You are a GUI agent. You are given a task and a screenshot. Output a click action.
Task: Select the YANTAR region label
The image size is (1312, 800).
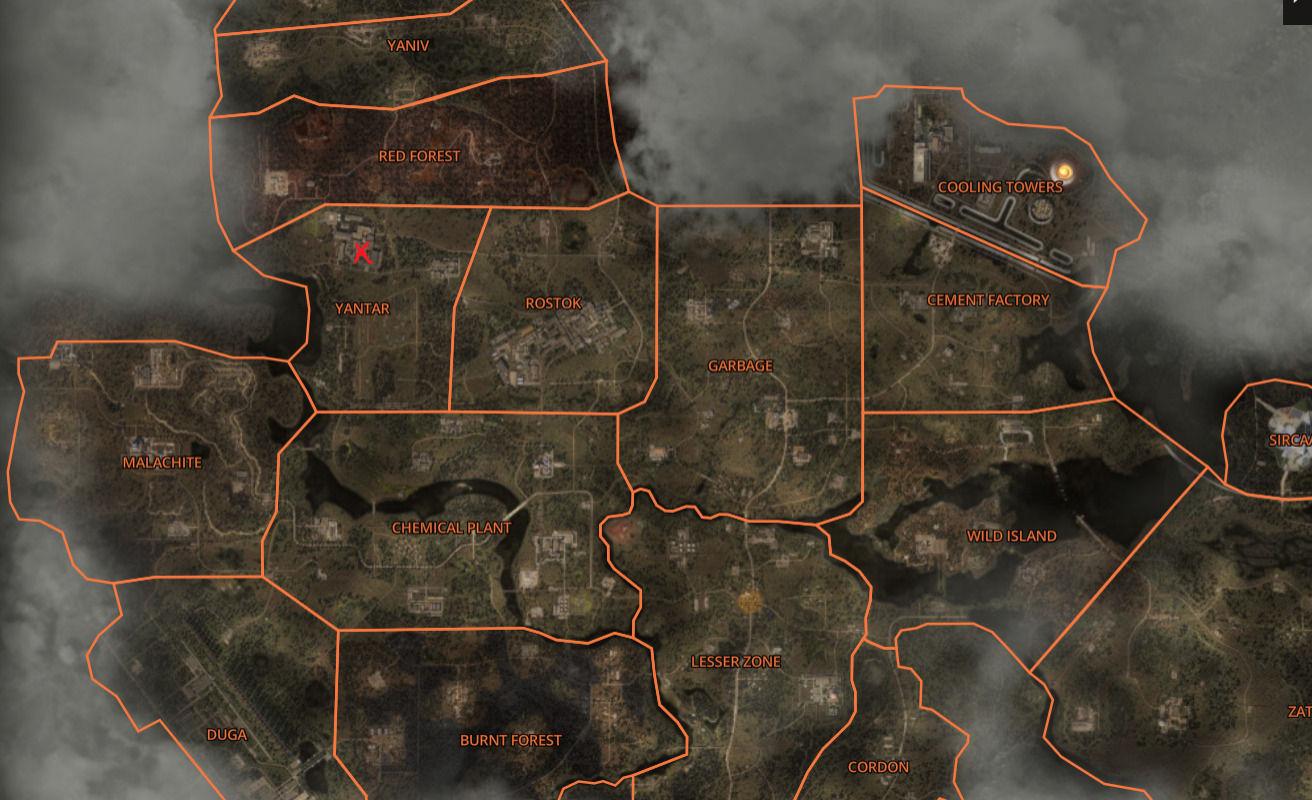363,310
